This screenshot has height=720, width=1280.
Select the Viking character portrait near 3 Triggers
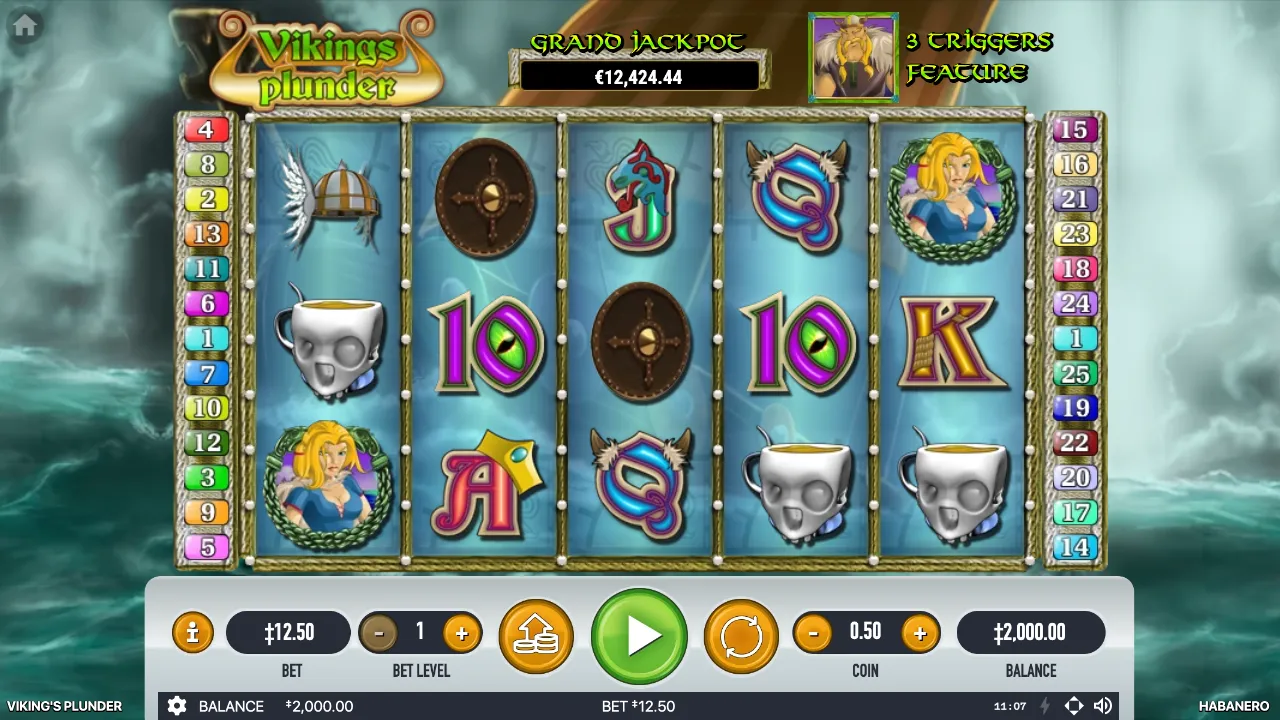853,57
